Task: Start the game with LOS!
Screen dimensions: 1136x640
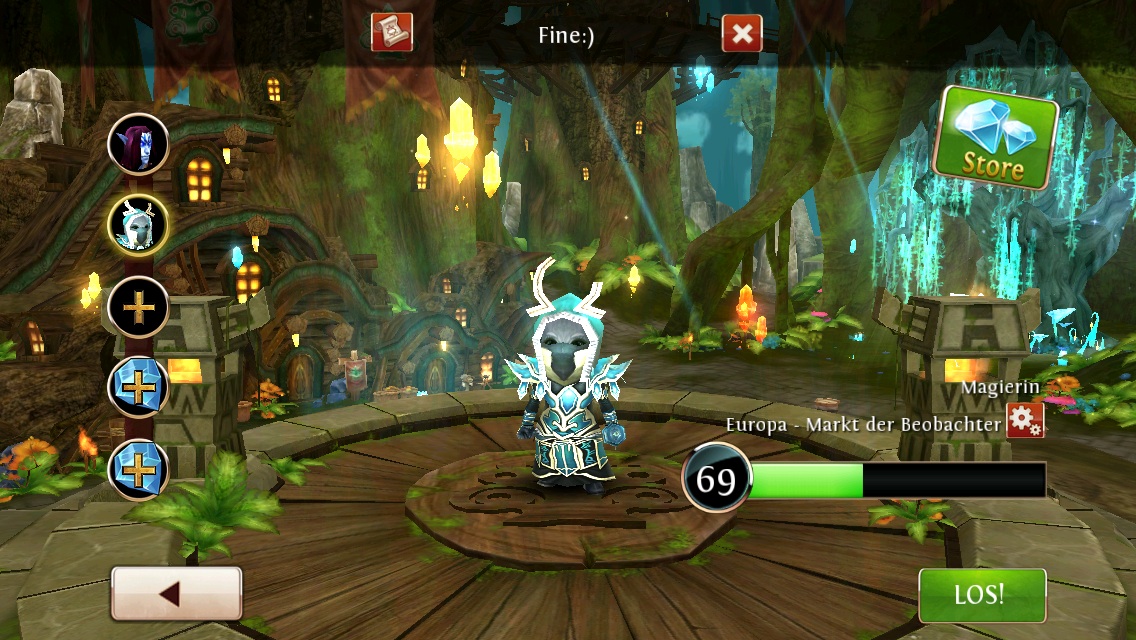Action: pos(981,595)
